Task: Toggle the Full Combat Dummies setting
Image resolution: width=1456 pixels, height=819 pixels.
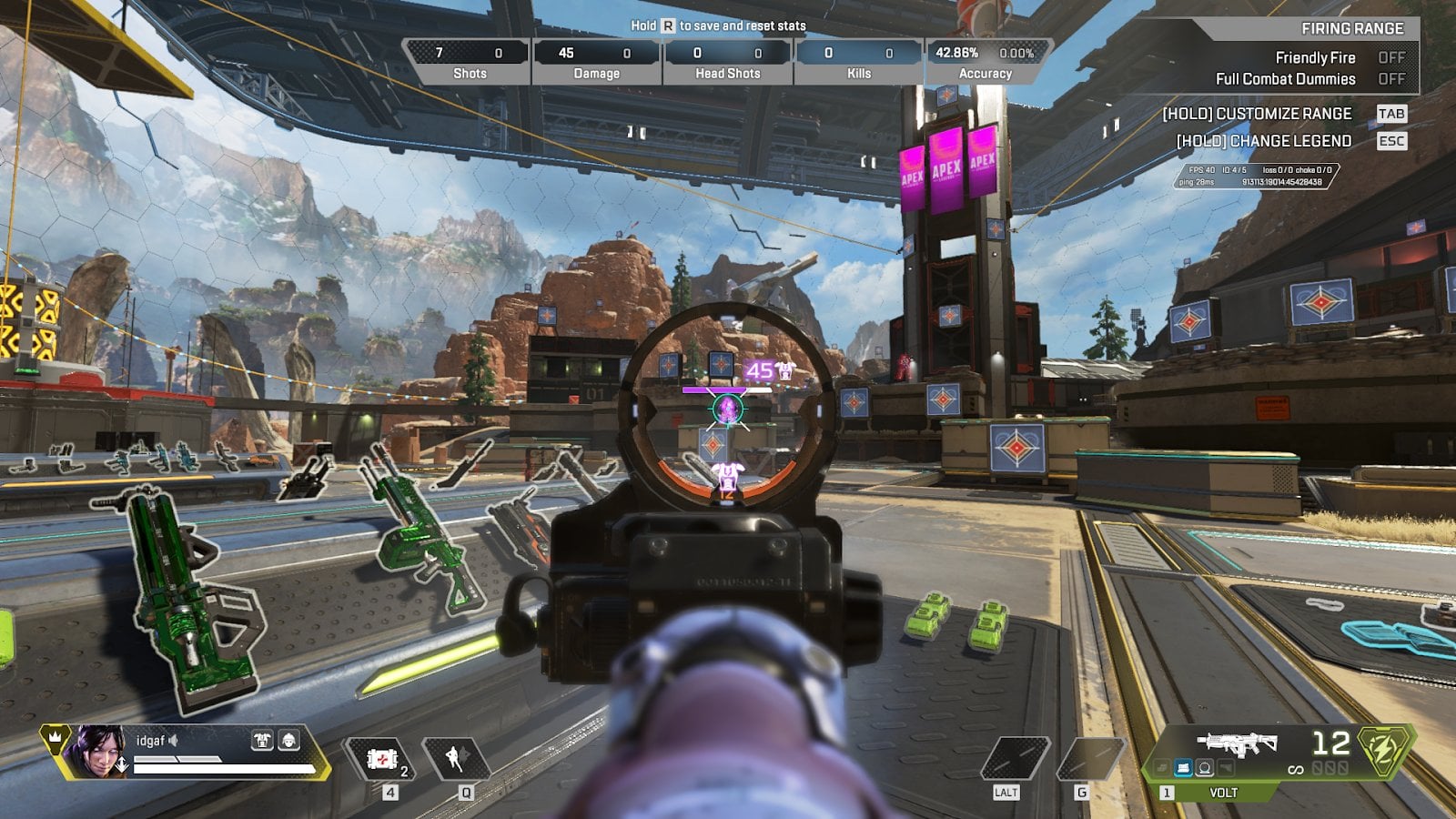Action: pos(1391,79)
